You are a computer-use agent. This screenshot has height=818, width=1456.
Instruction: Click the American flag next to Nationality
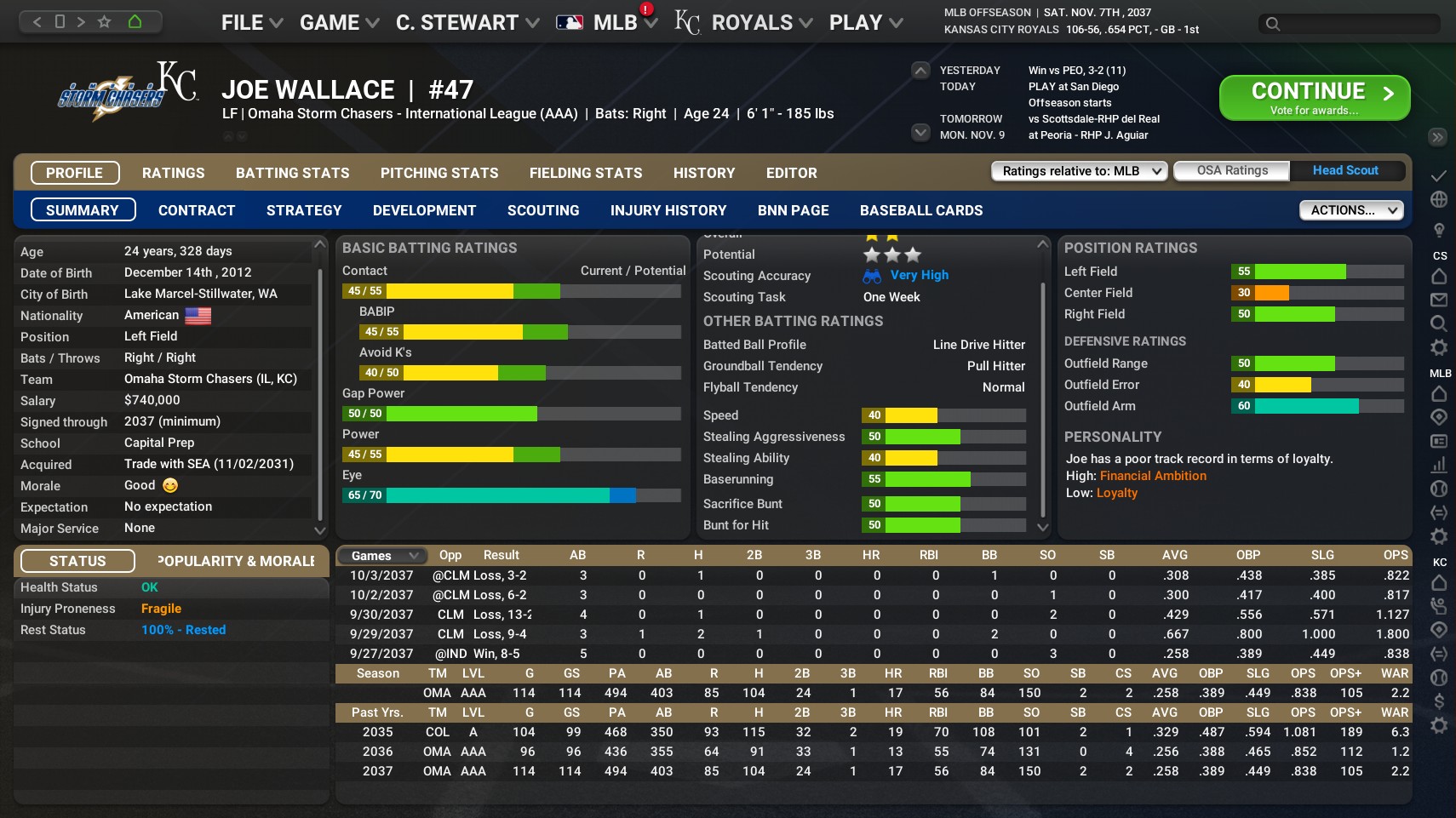(x=197, y=315)
